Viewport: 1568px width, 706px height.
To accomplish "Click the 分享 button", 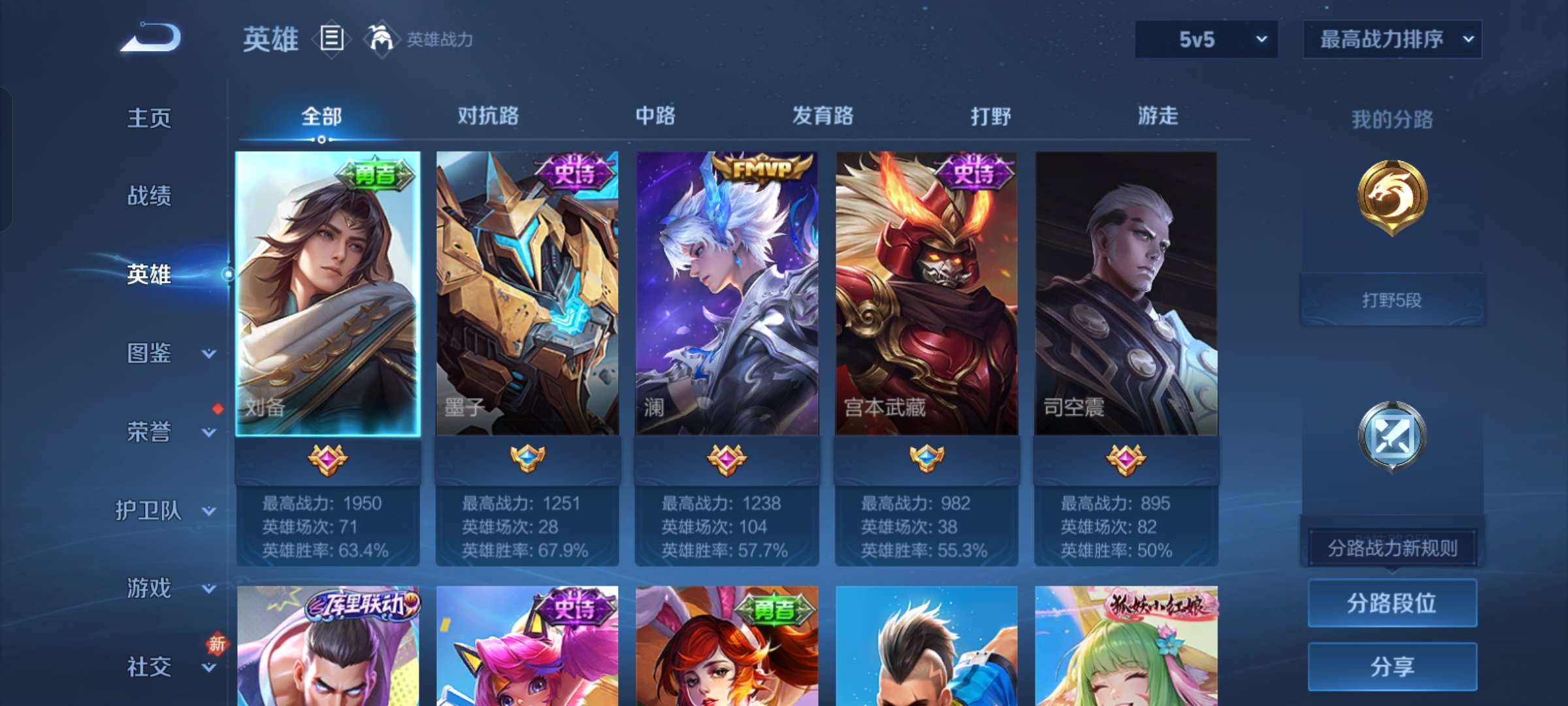I will (1392, 665).
